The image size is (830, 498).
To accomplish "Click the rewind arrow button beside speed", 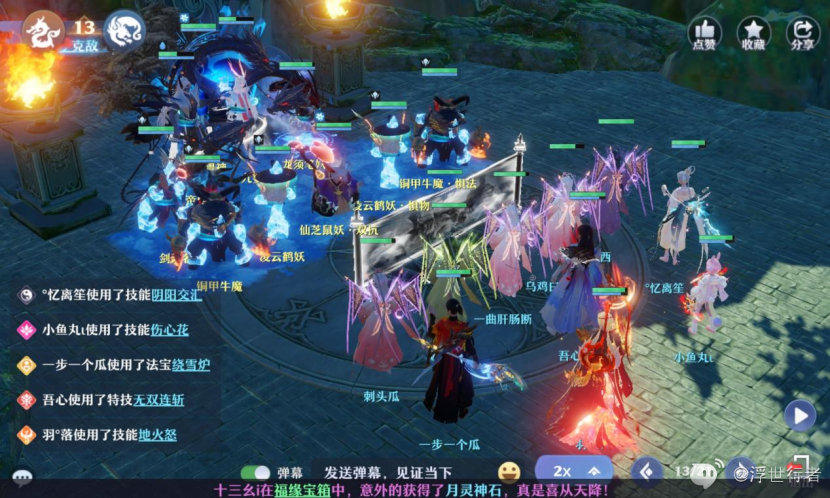I will click(x=649, y=470).
